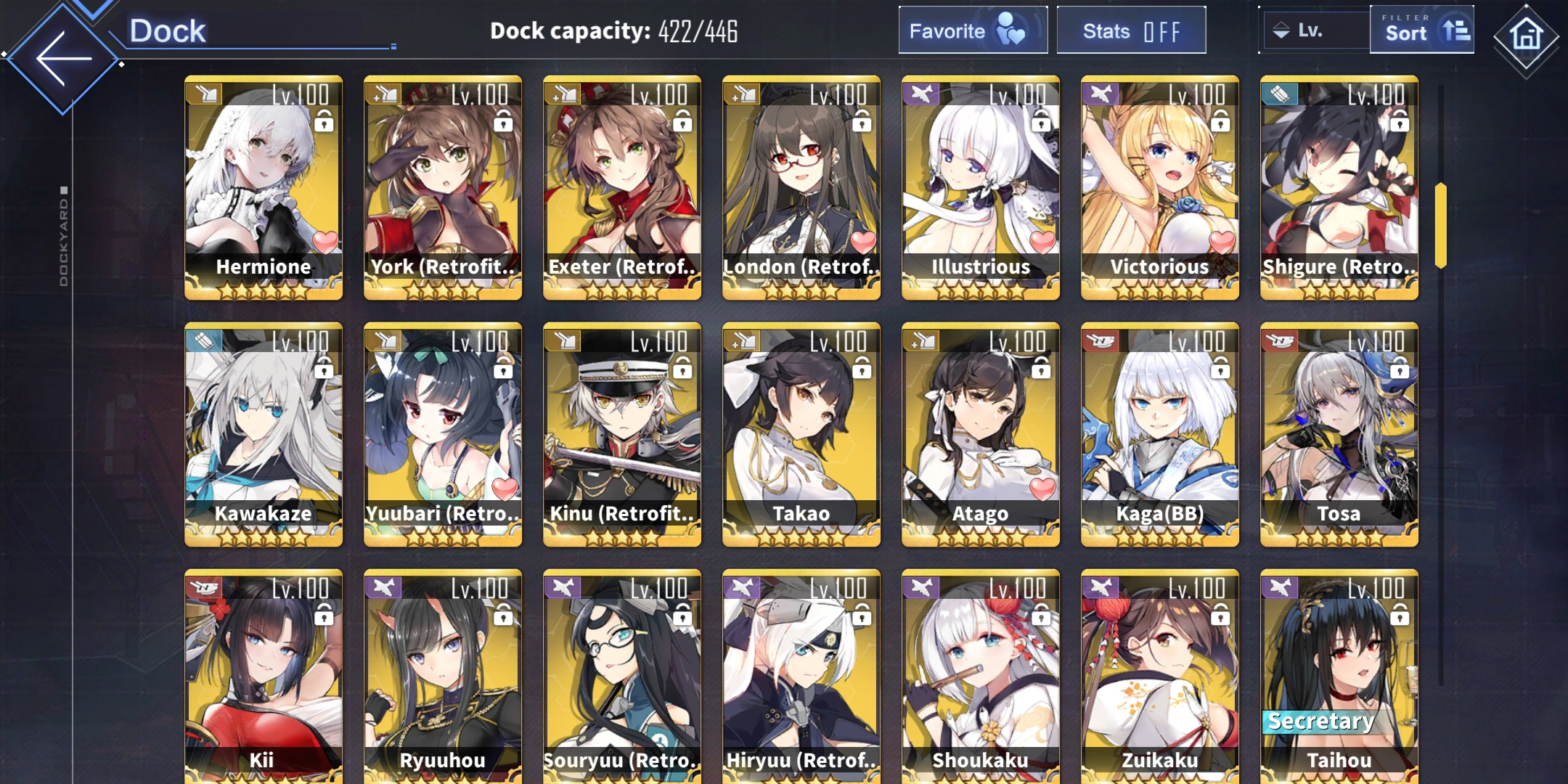Open the Takao ship card

pyautogui.click(x=801, y=434)
